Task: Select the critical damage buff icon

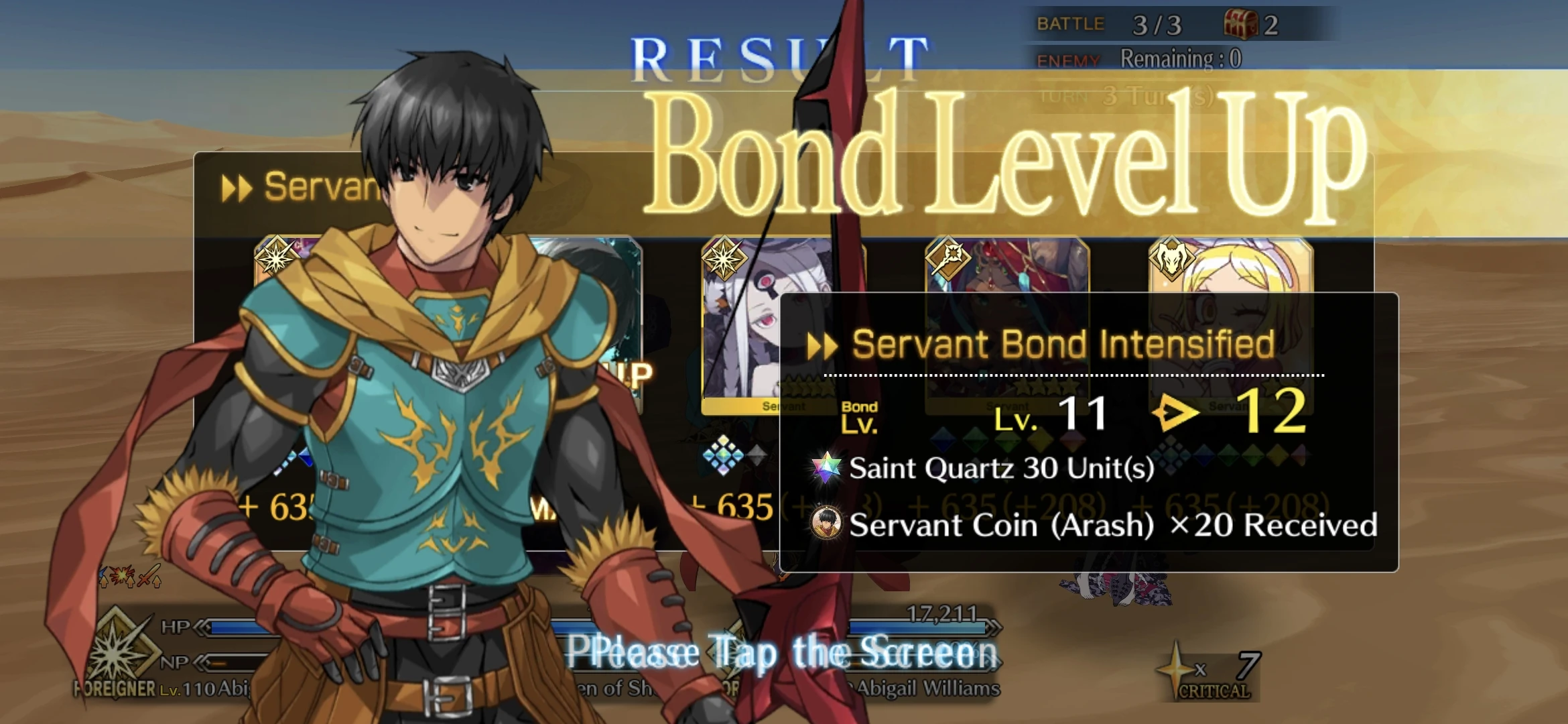Action: [x=121, y=575]
